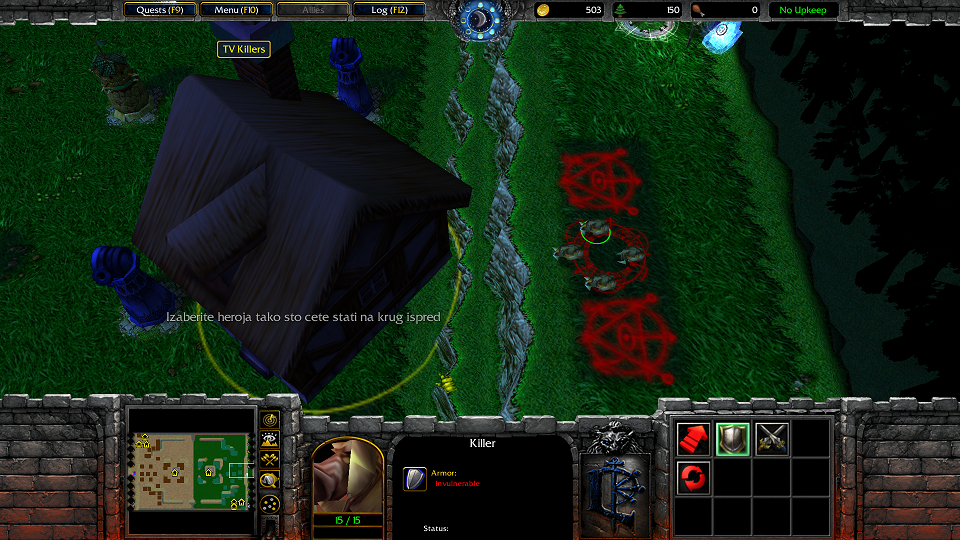
Task: Toggle ally color mode on minimap
Action: (270, 460)
